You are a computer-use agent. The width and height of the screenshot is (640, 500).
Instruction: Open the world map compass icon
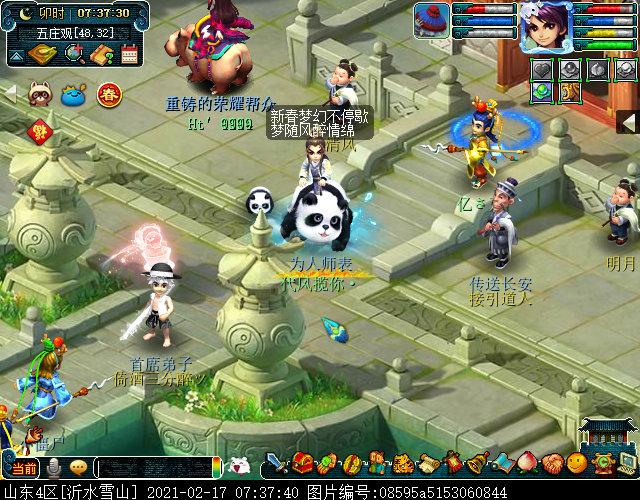coord(41,55)
